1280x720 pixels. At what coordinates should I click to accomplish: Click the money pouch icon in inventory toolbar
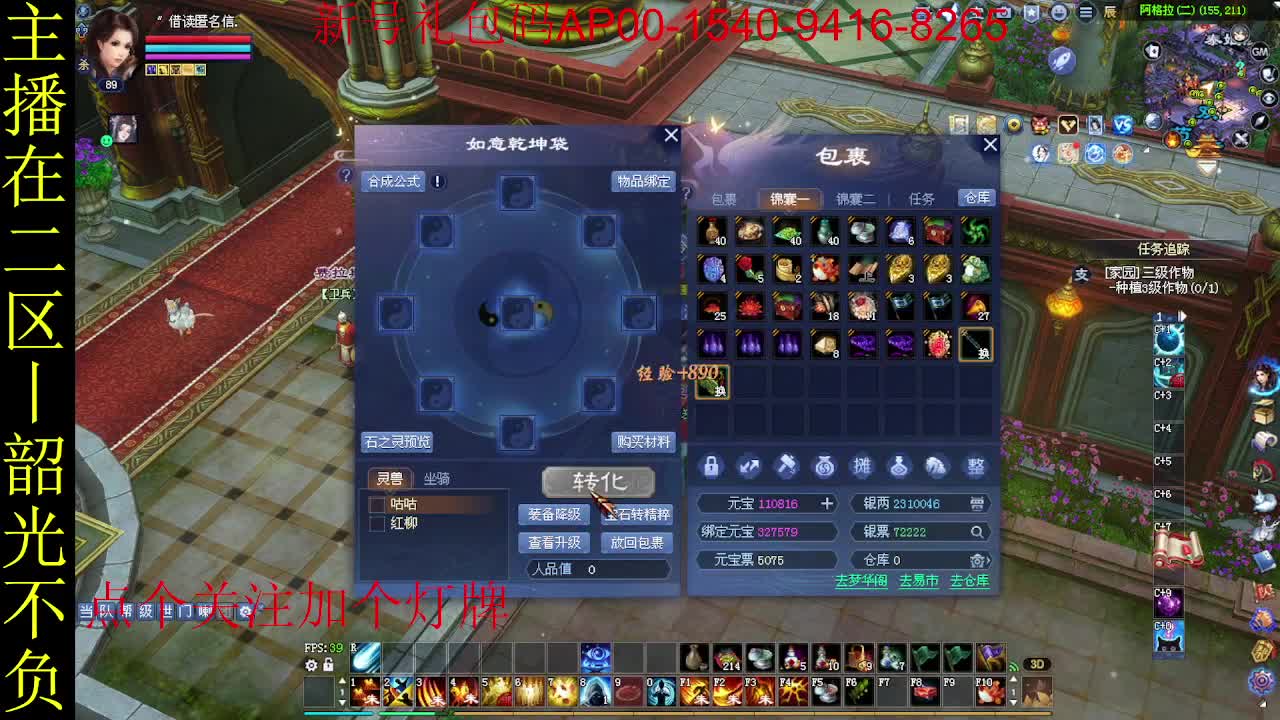(x=824, y=467)
